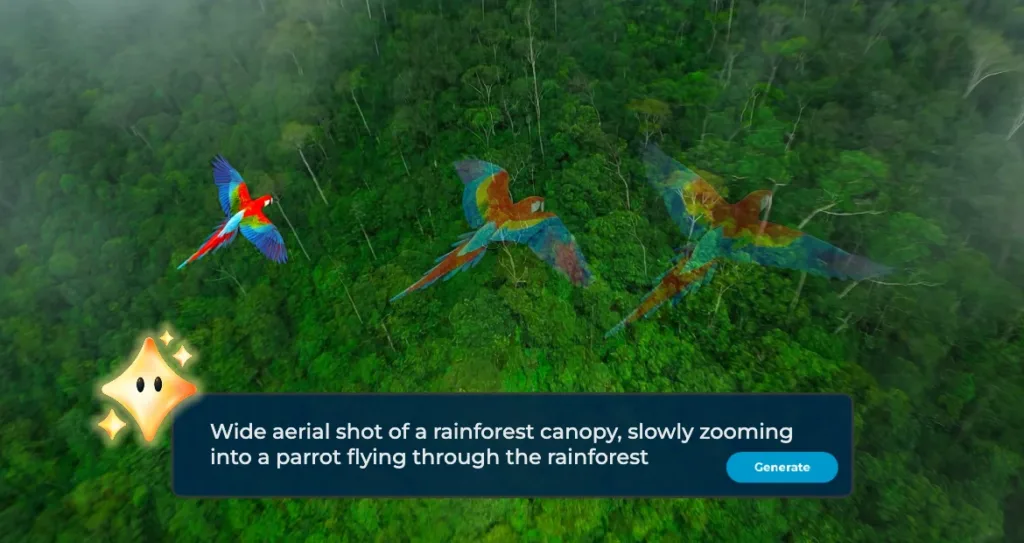Screen dimensions: 1024x543
Task: Focus the rainforest prompt text box
Action: [x=460, y=444]
